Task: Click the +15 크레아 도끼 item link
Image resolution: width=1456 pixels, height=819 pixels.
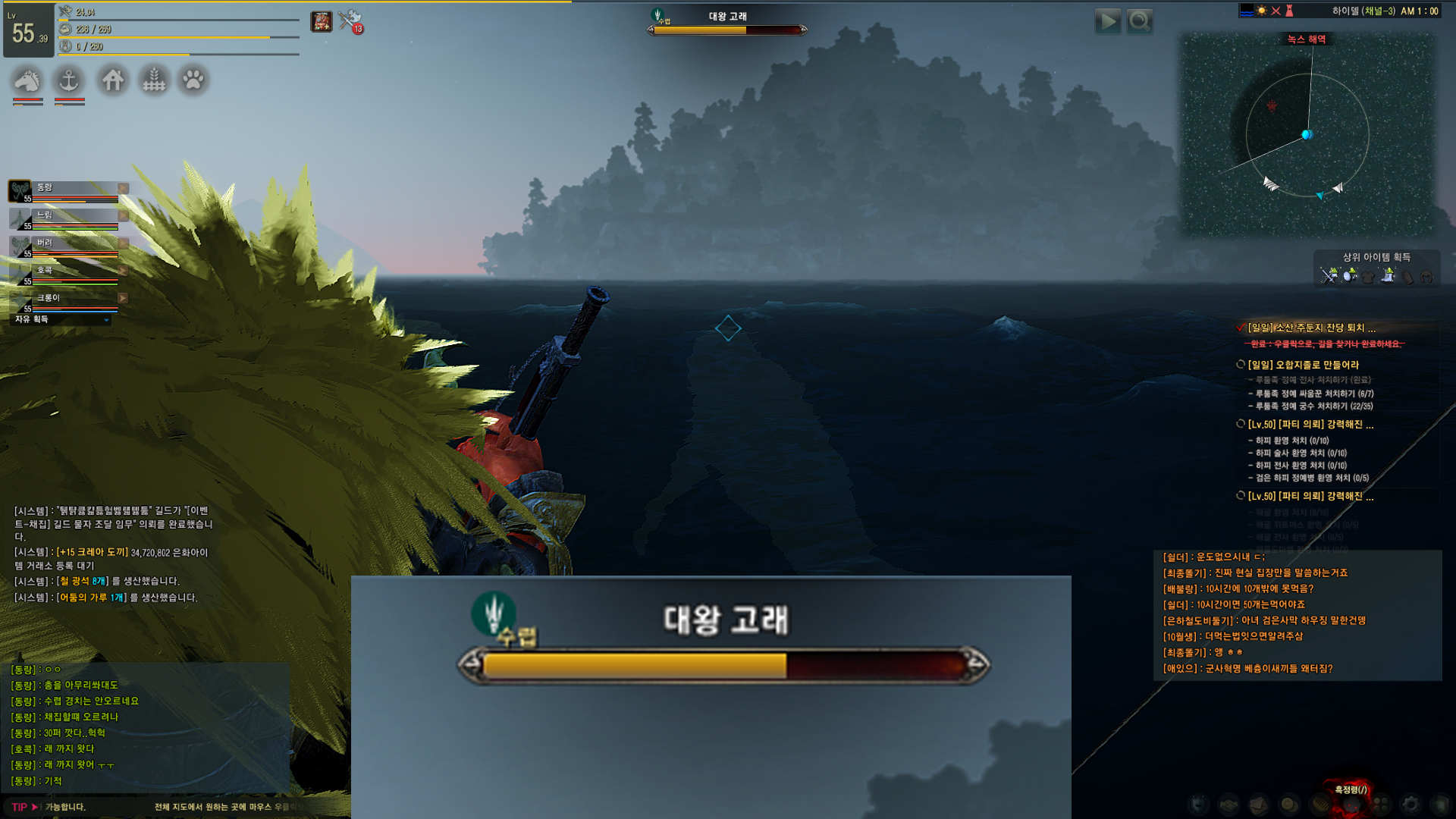Action: [92, 552]
